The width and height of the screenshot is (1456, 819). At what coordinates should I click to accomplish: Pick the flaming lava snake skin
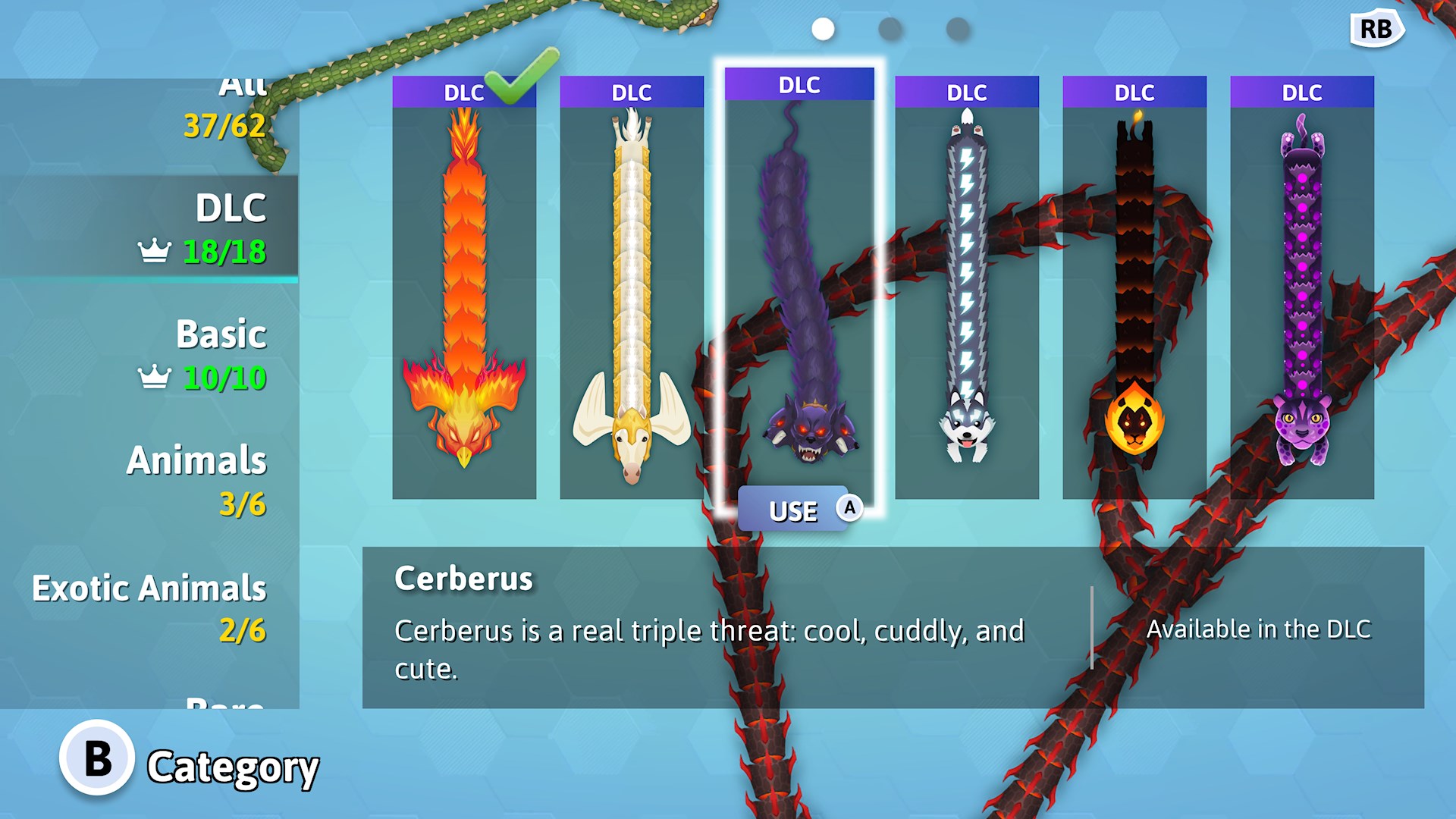[x=1133, y=288]
